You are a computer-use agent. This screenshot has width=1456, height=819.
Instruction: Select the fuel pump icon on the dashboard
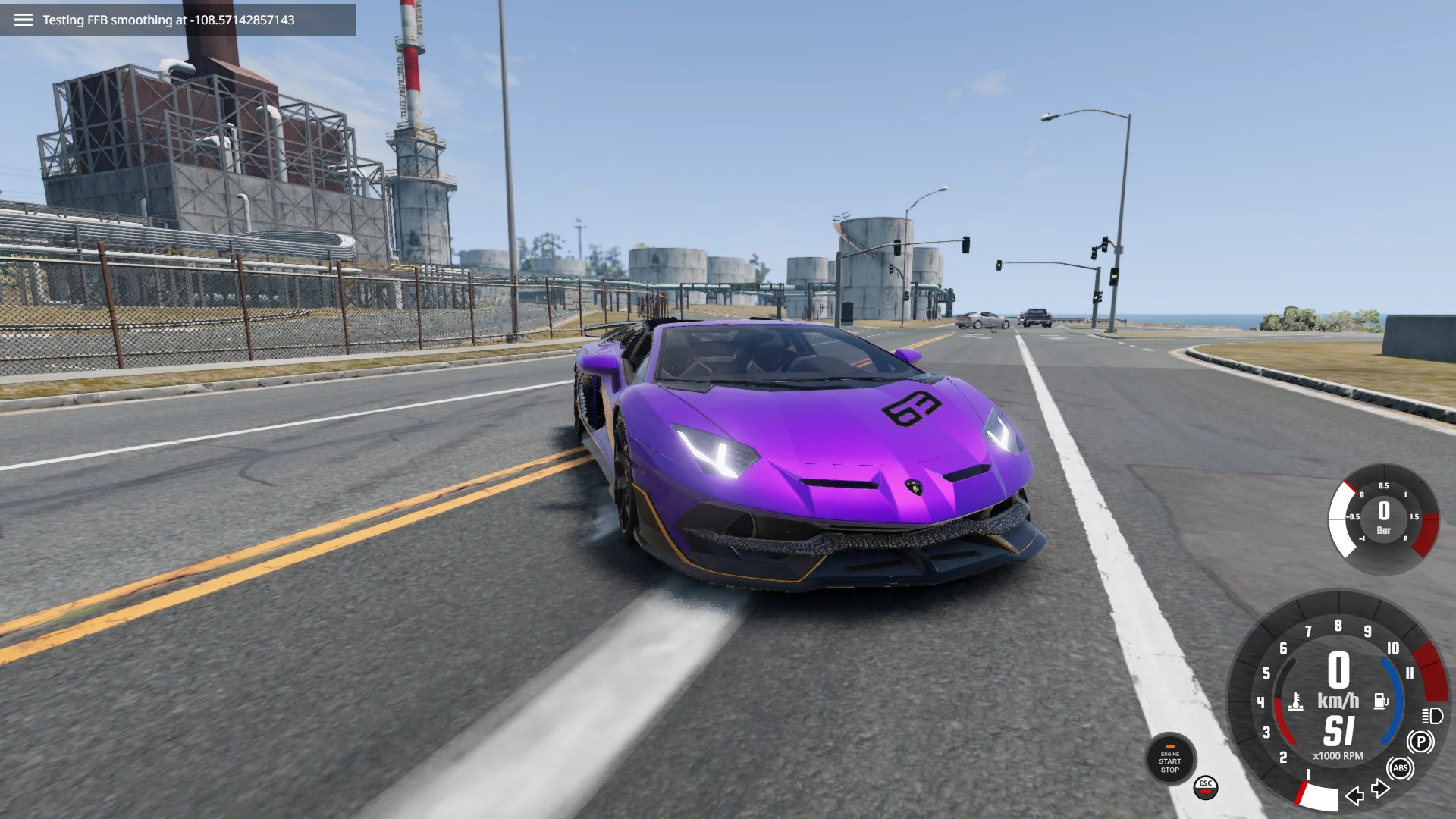(1380, 700)
